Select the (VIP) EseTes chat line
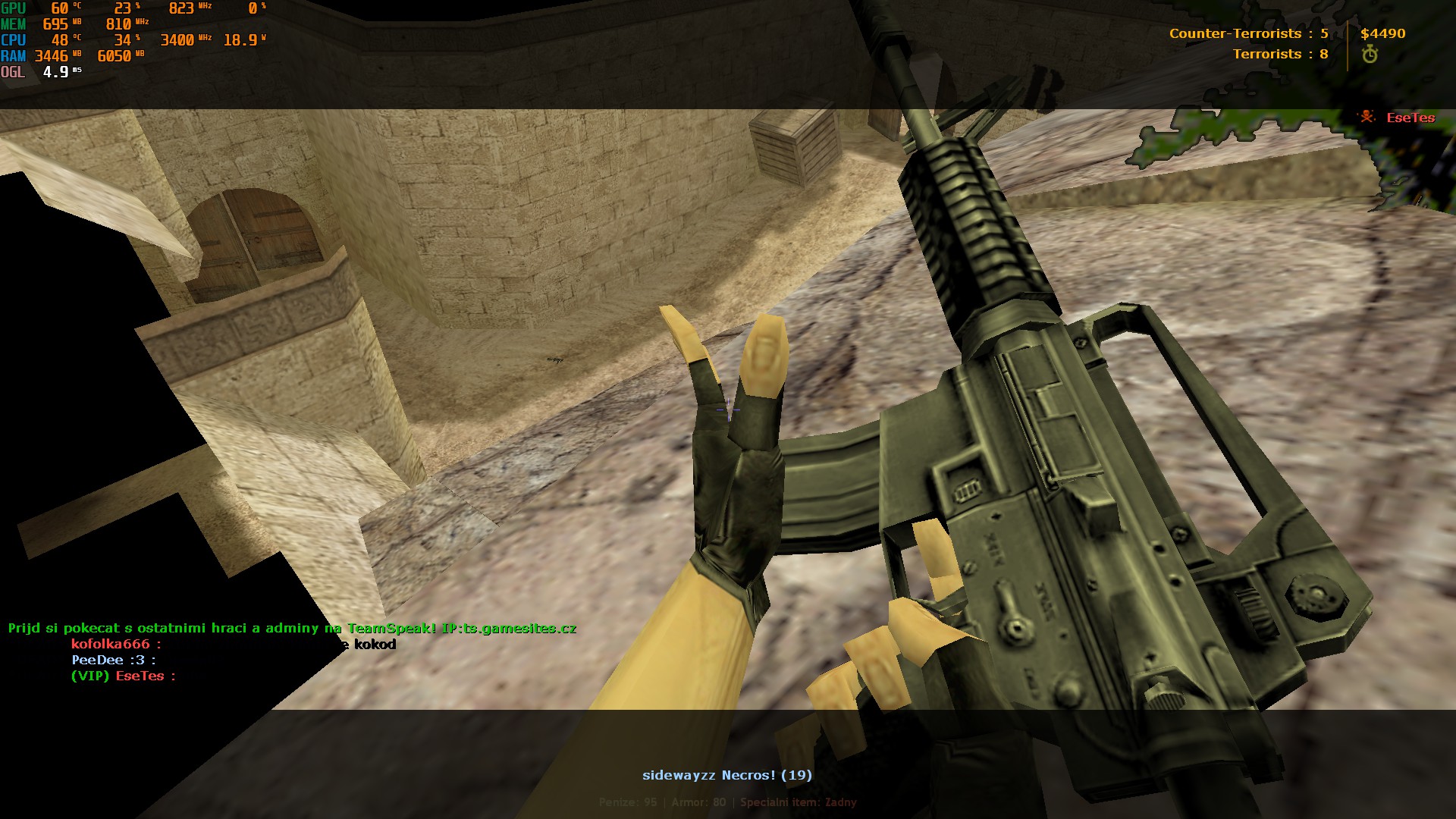1456x819 pixels. (x=123, y=676)
